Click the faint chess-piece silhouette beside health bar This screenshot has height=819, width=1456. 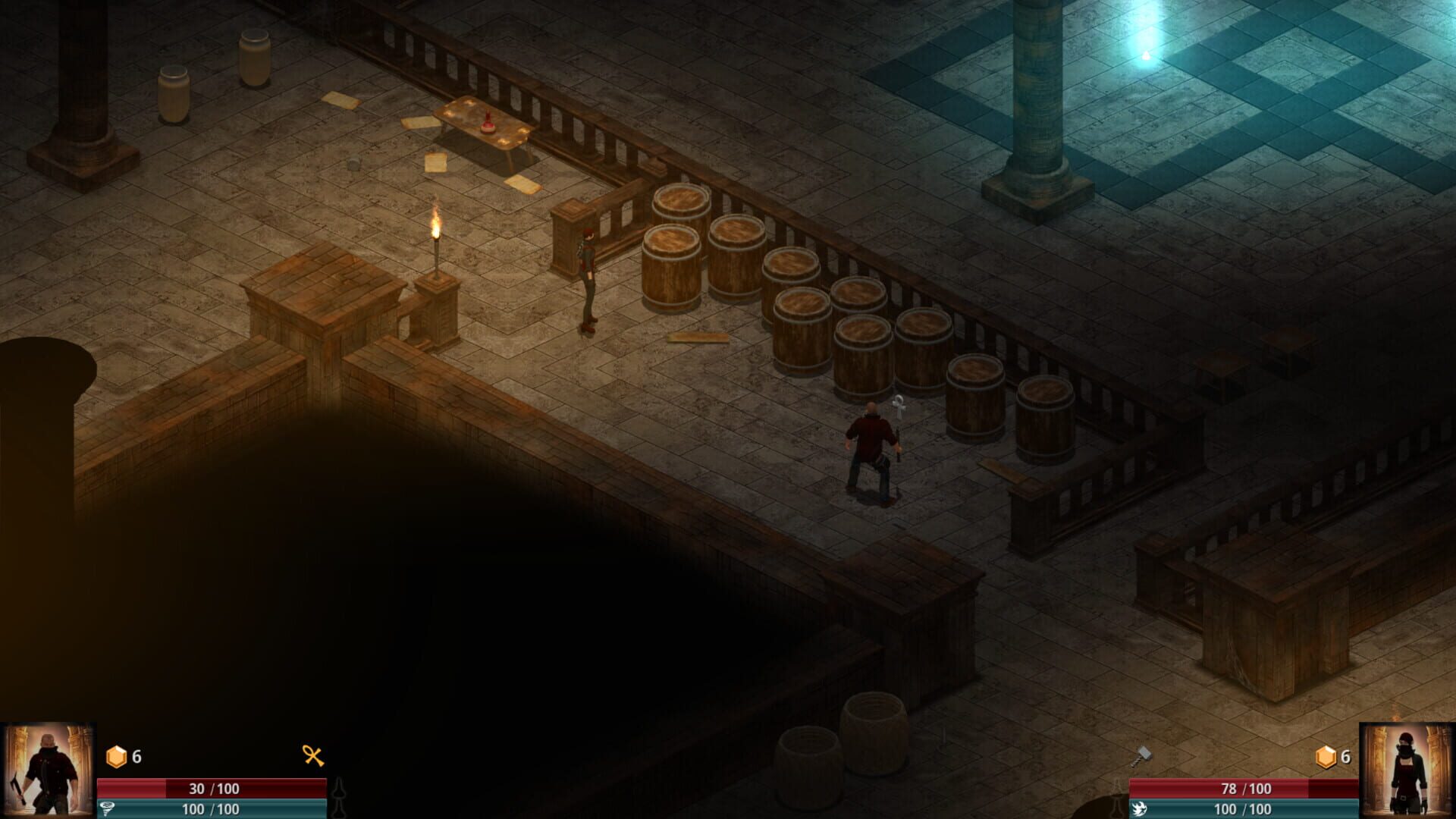tap(339, 795)
